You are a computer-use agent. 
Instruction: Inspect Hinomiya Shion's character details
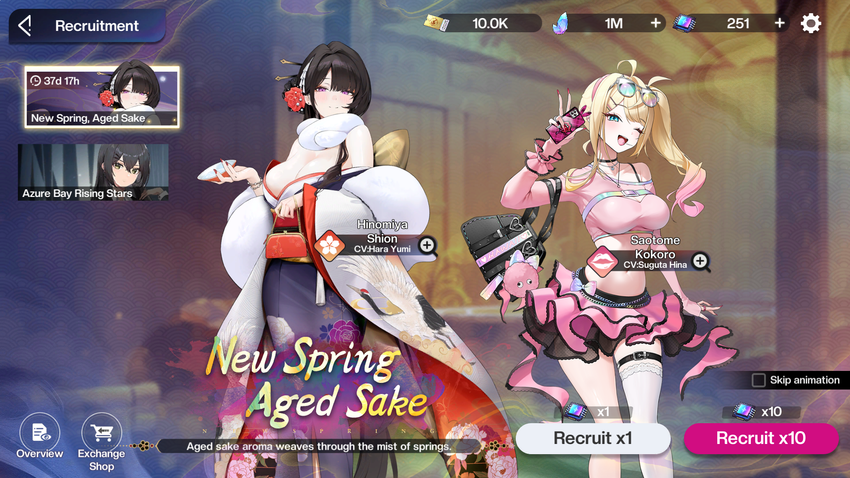pyautogui.click(x=427, y=245)
